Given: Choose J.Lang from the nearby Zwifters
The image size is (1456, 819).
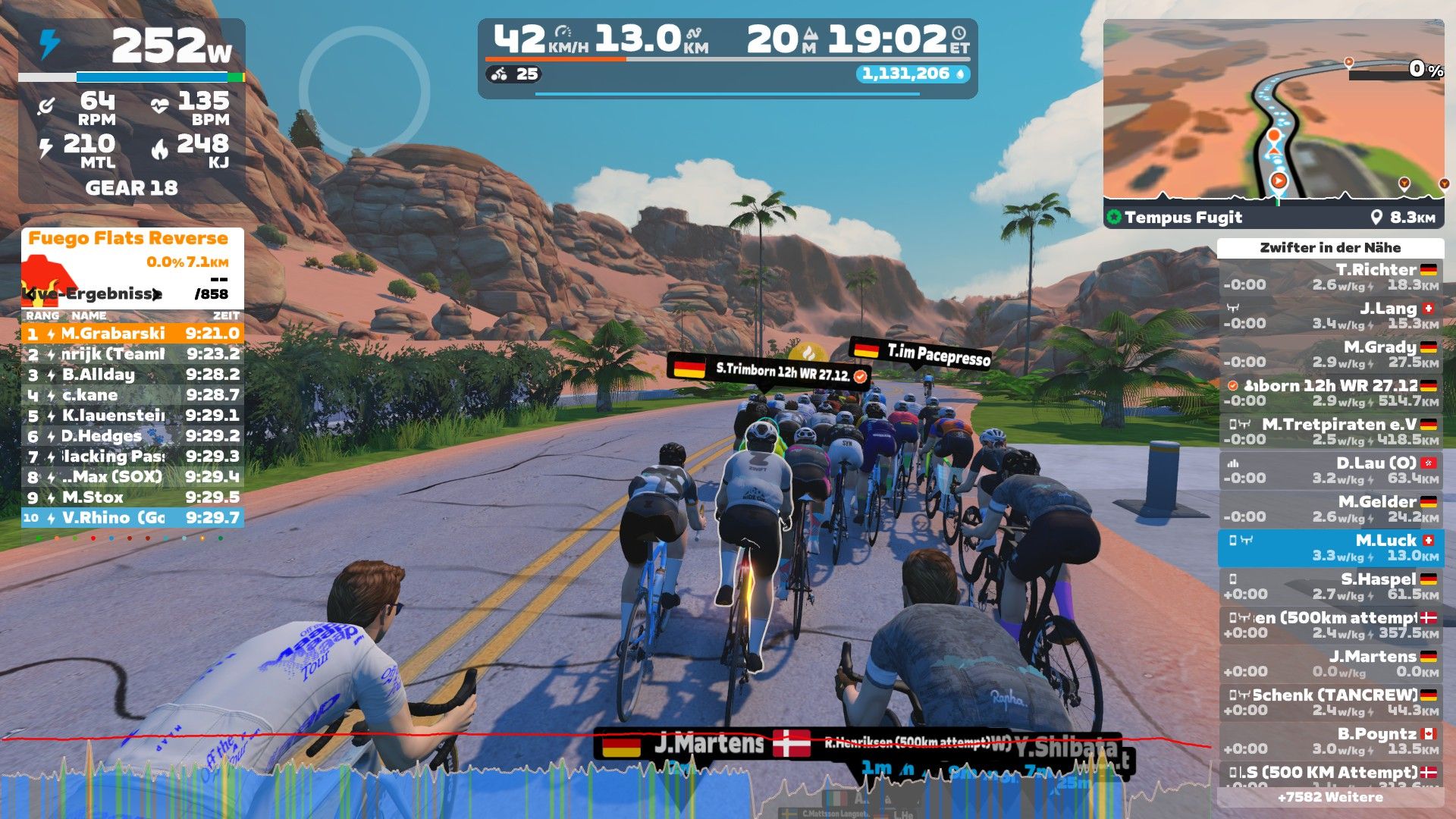Looking at the screenshot, I should tap(1330, 315).
